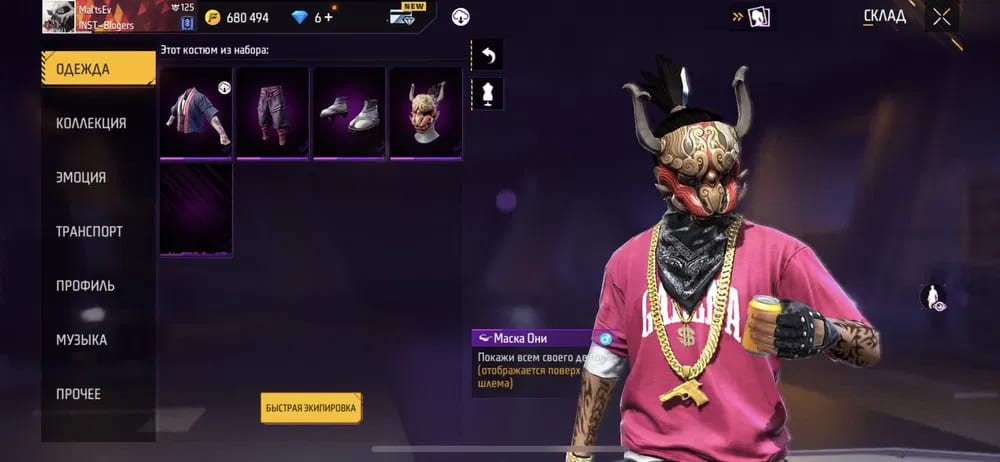This screenshot has height=462, width=1000.
Task: Switch to the Одежда tab
Action: [97, 69]
